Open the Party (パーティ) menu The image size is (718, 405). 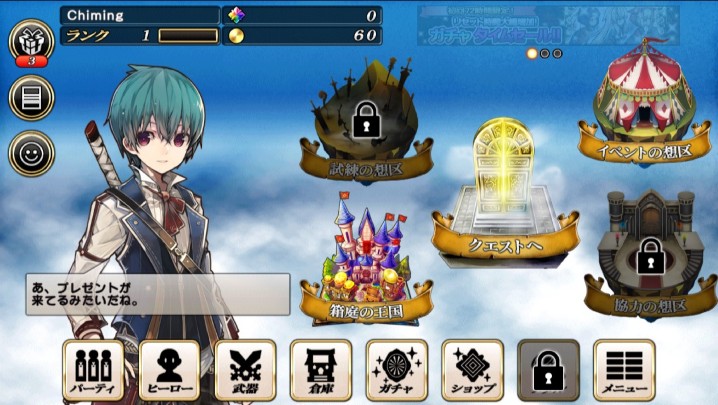coord(93,371)
